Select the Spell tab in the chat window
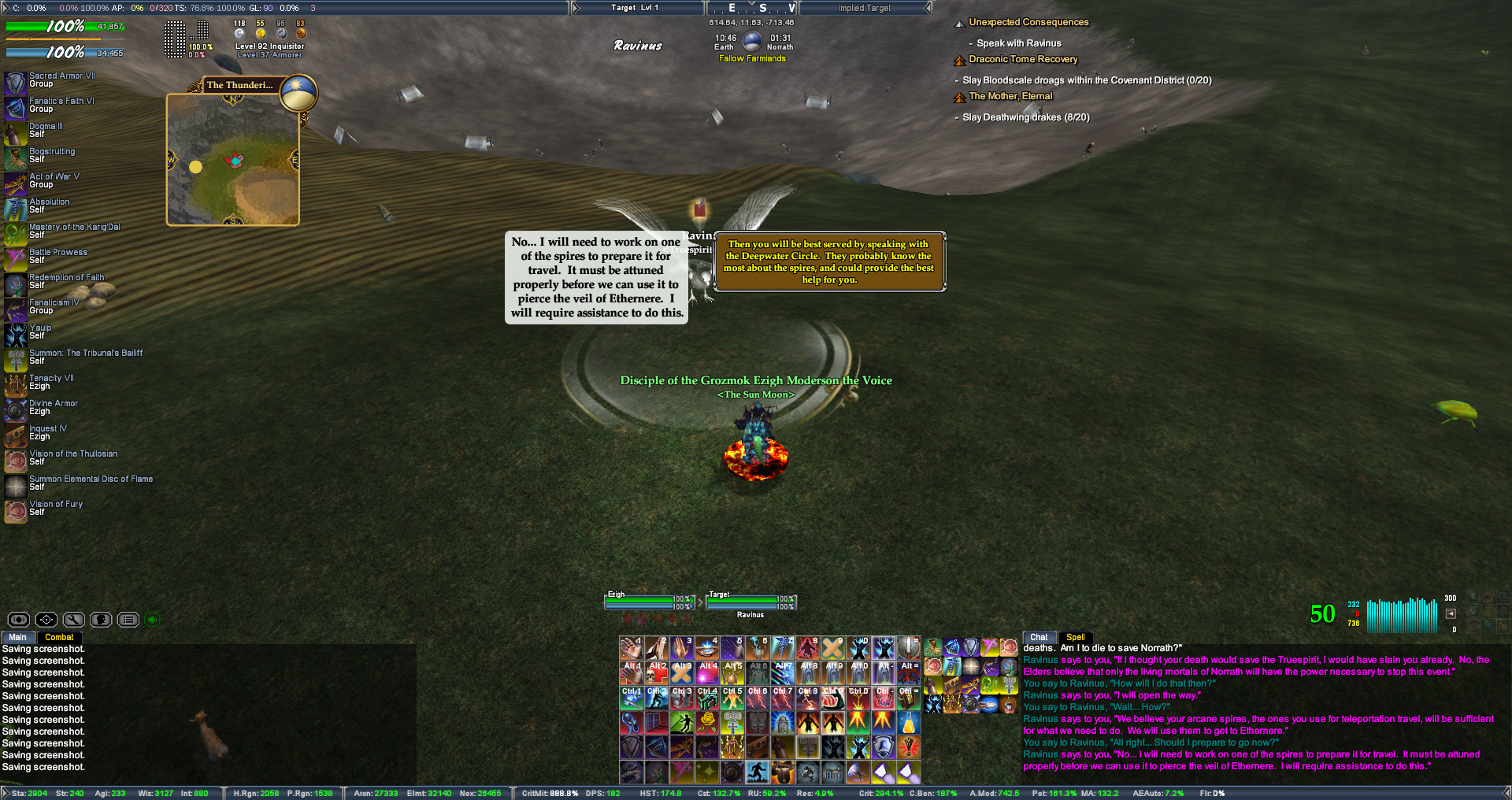This screenshot has height=800, width=1512. 1075,637
